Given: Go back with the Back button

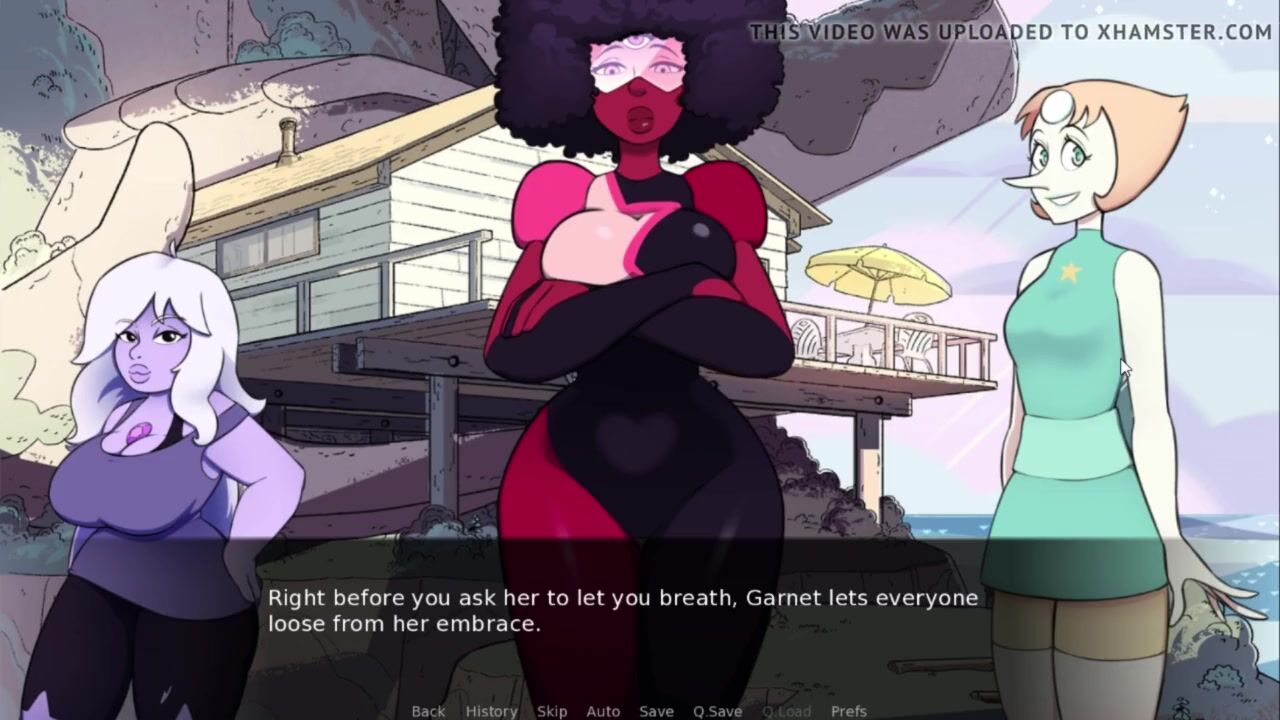Looking at the screenshot, I should pos(428,711).
